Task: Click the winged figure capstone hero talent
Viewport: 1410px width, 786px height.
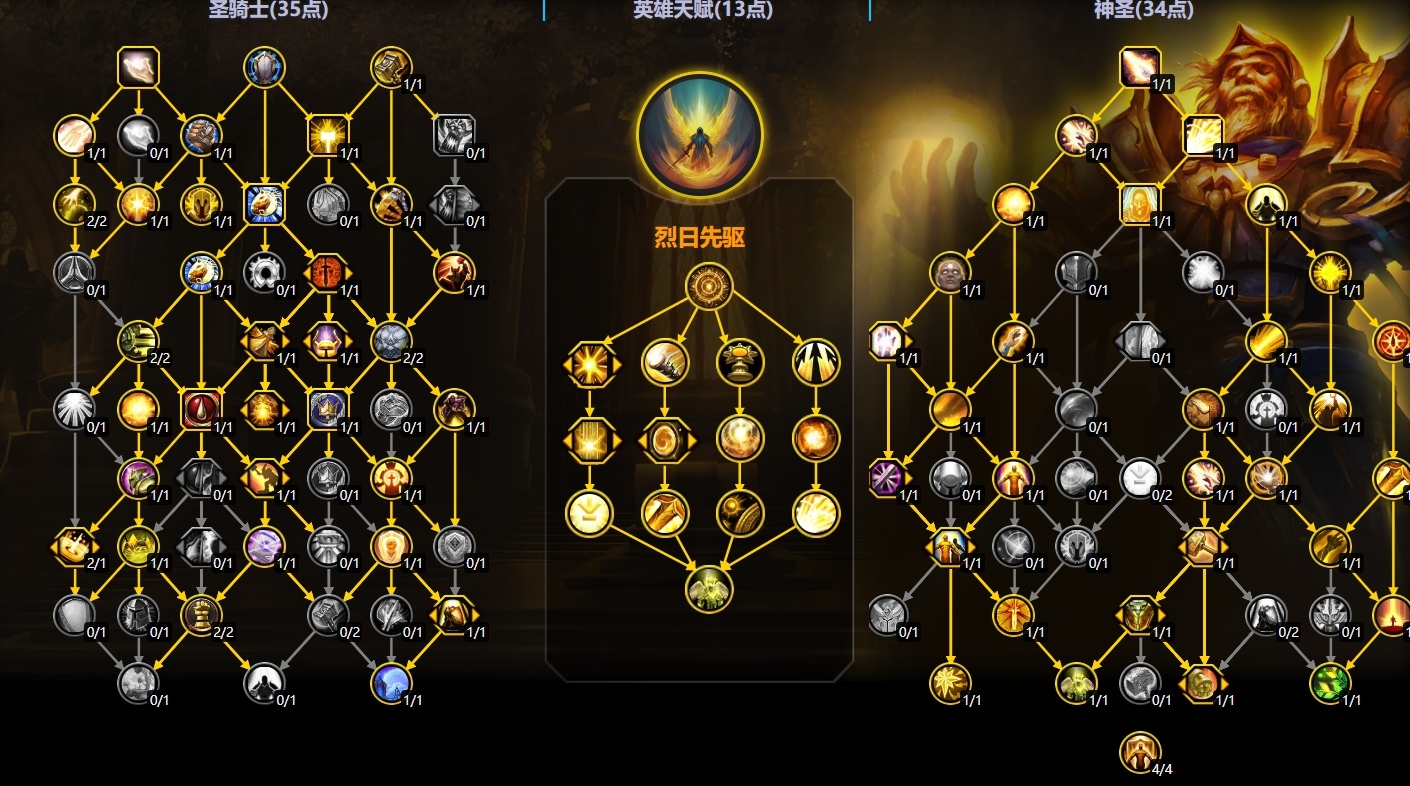Action: coord(709,588)
